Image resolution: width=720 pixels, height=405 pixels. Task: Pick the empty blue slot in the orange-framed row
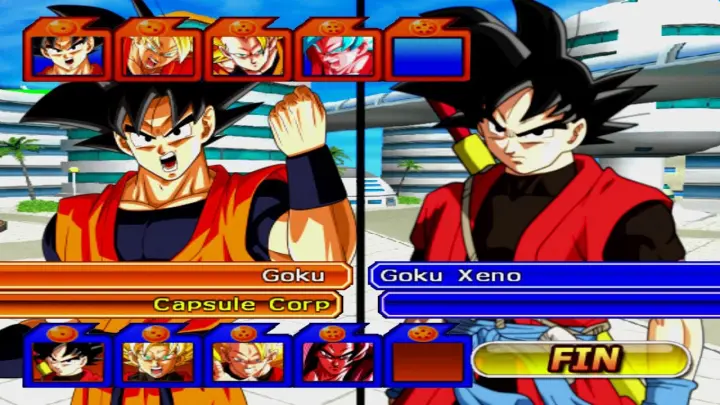pos(426,55)
